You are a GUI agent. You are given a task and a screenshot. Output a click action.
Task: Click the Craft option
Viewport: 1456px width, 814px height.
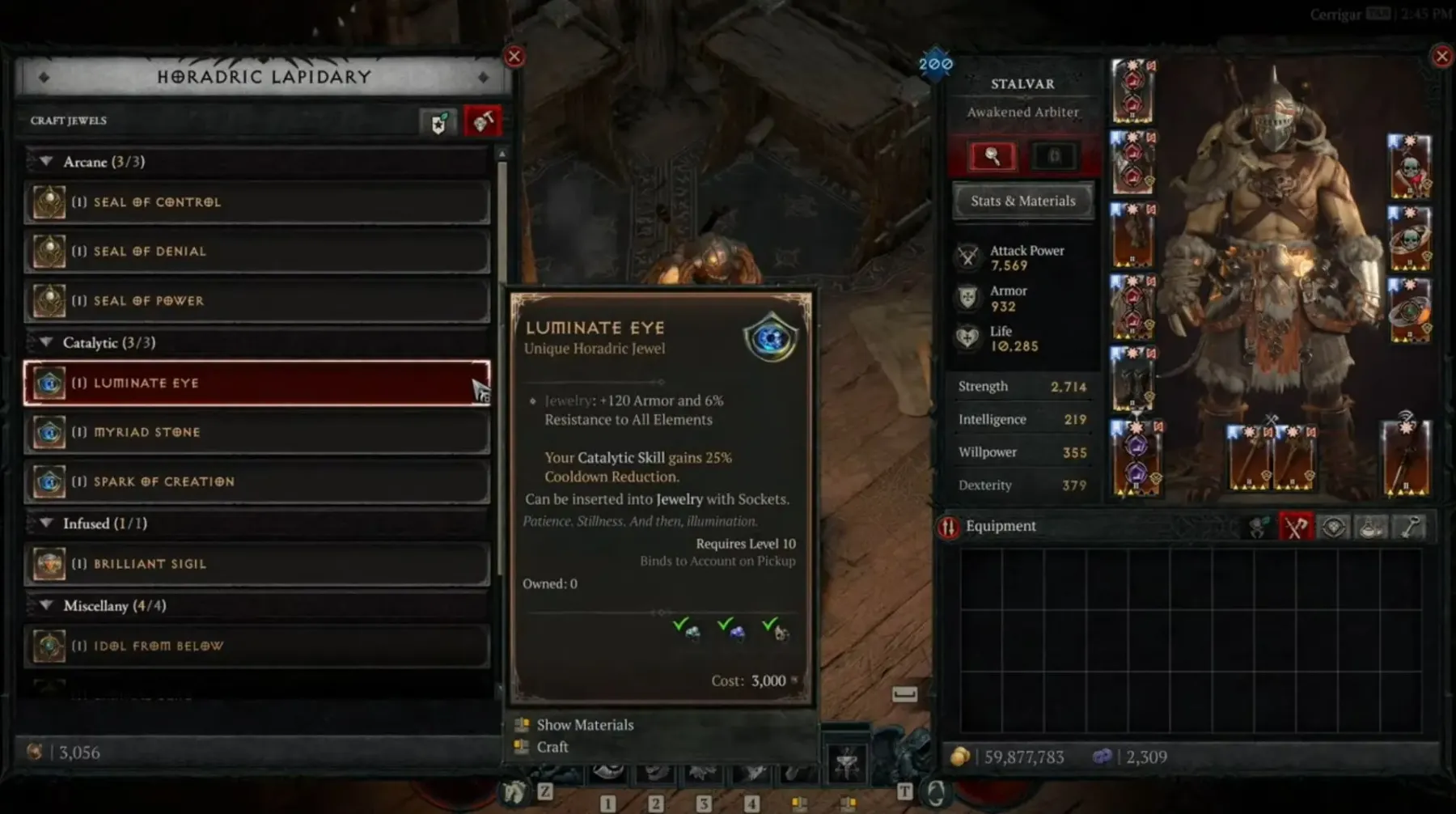(x=552, y=747)
